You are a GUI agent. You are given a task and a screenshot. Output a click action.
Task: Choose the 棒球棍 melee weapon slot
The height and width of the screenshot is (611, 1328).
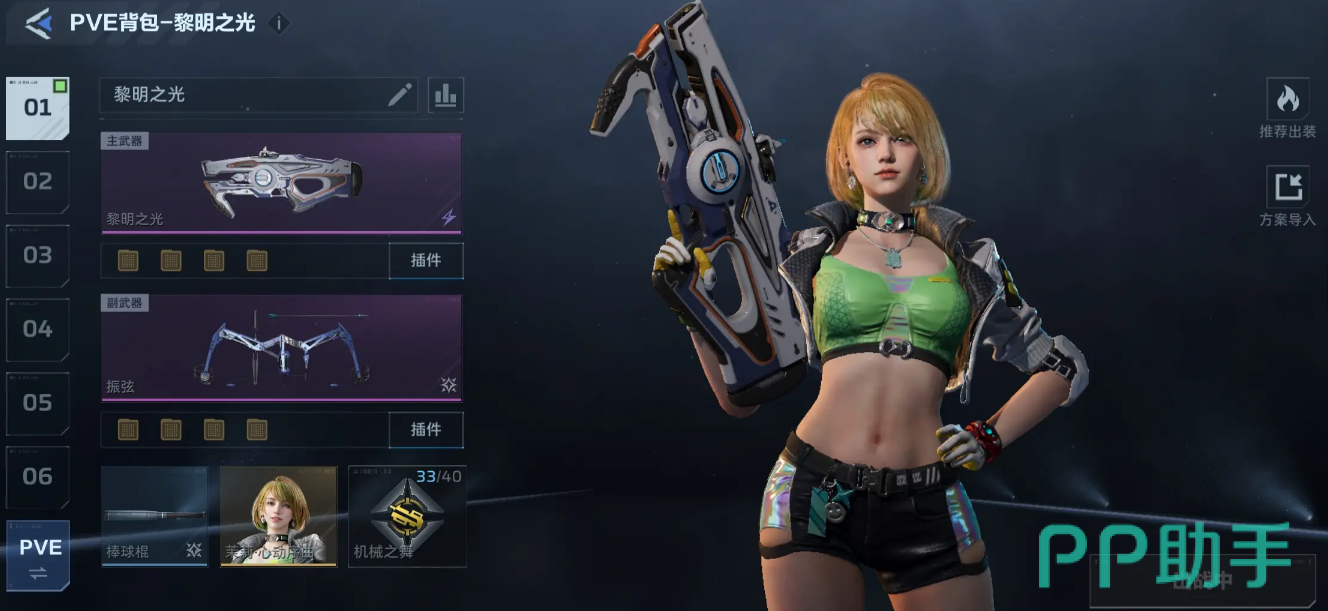coord(154,516)
